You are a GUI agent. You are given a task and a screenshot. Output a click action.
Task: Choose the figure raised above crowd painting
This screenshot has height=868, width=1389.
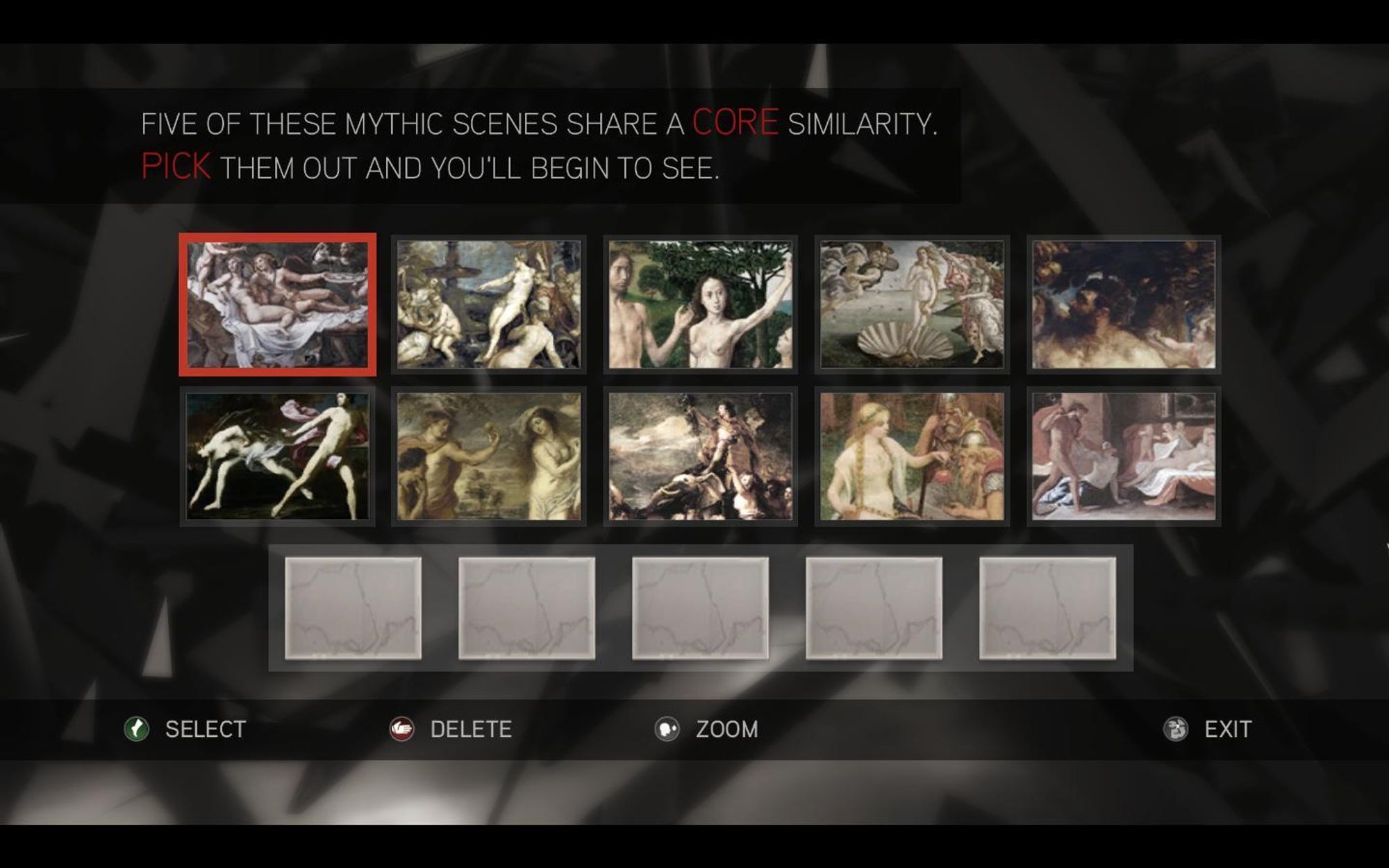(x=700, y=456)
